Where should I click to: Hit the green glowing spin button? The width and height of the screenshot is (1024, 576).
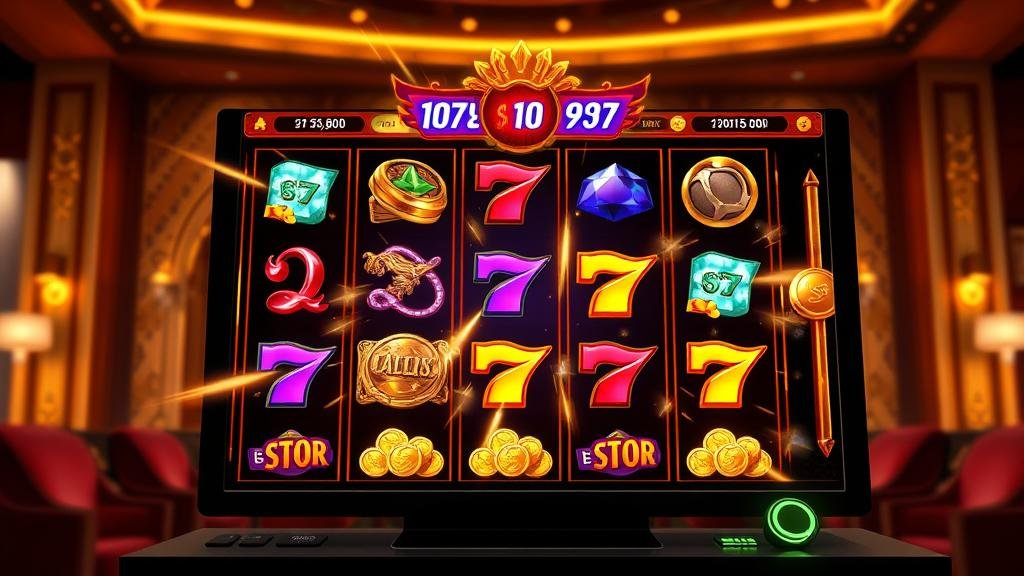tap(791, 521)
